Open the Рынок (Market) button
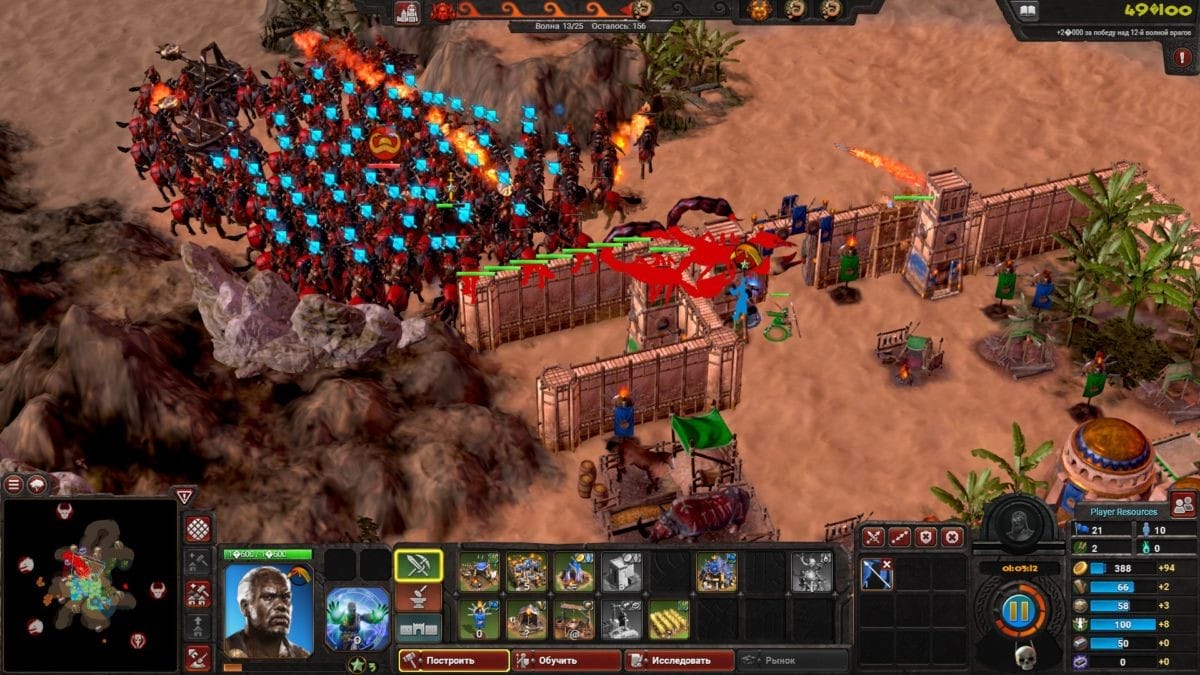 click(x=792, y=660)
